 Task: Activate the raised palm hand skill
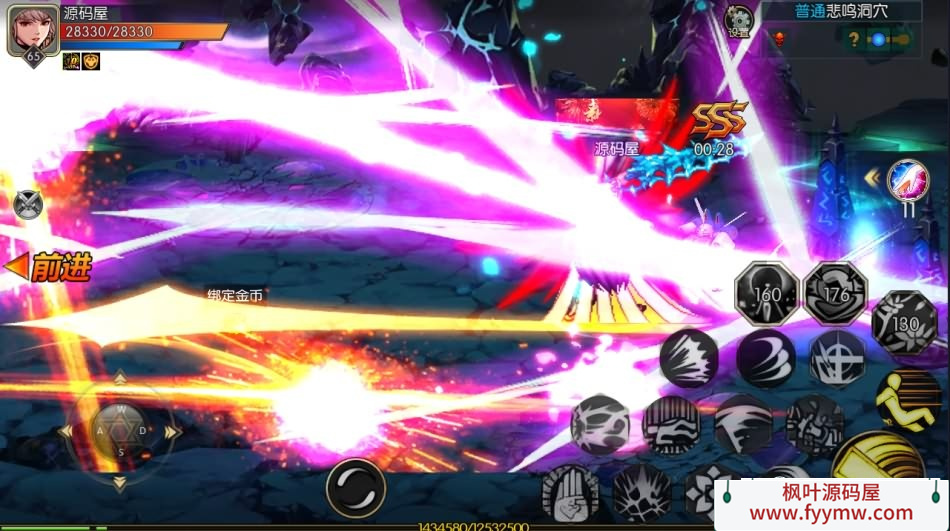pyautogui.click(x=570, y=492)
